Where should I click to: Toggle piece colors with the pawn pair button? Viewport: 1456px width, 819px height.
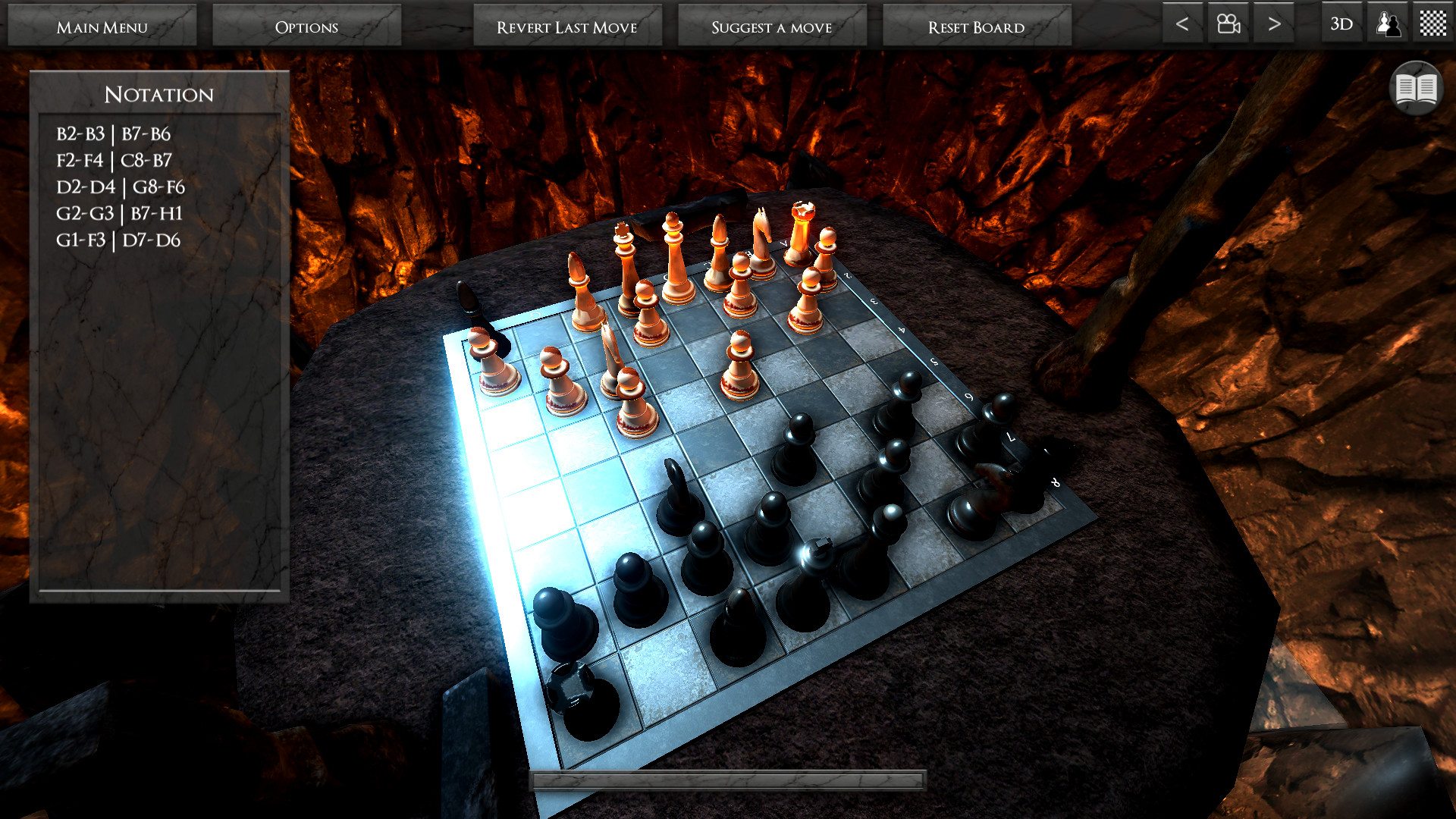coord(1386,23)
